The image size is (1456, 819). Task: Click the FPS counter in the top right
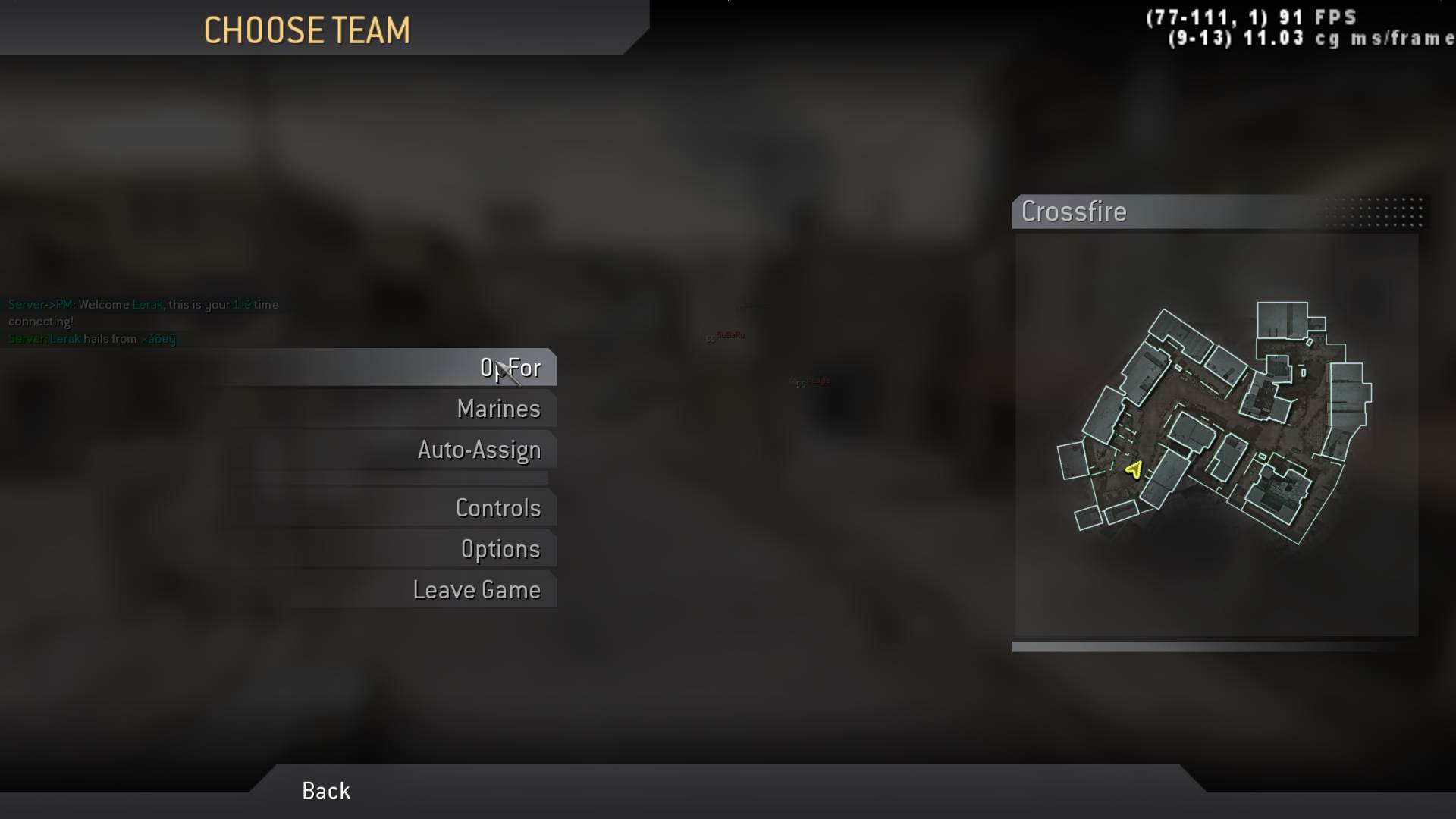point(1251,15)
